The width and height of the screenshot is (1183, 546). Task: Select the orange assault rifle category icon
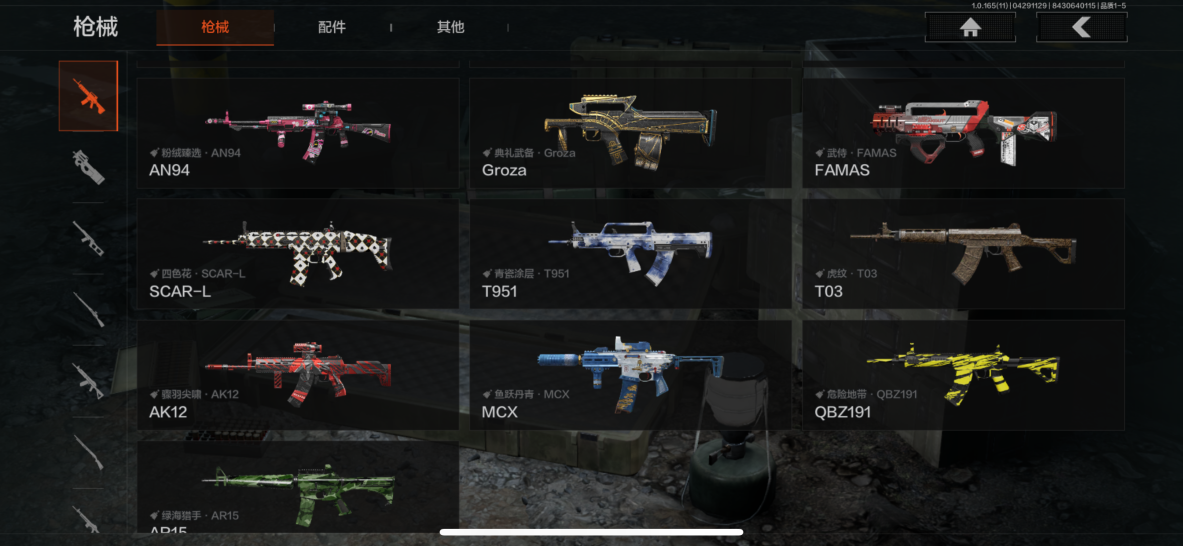click(88, 96)
